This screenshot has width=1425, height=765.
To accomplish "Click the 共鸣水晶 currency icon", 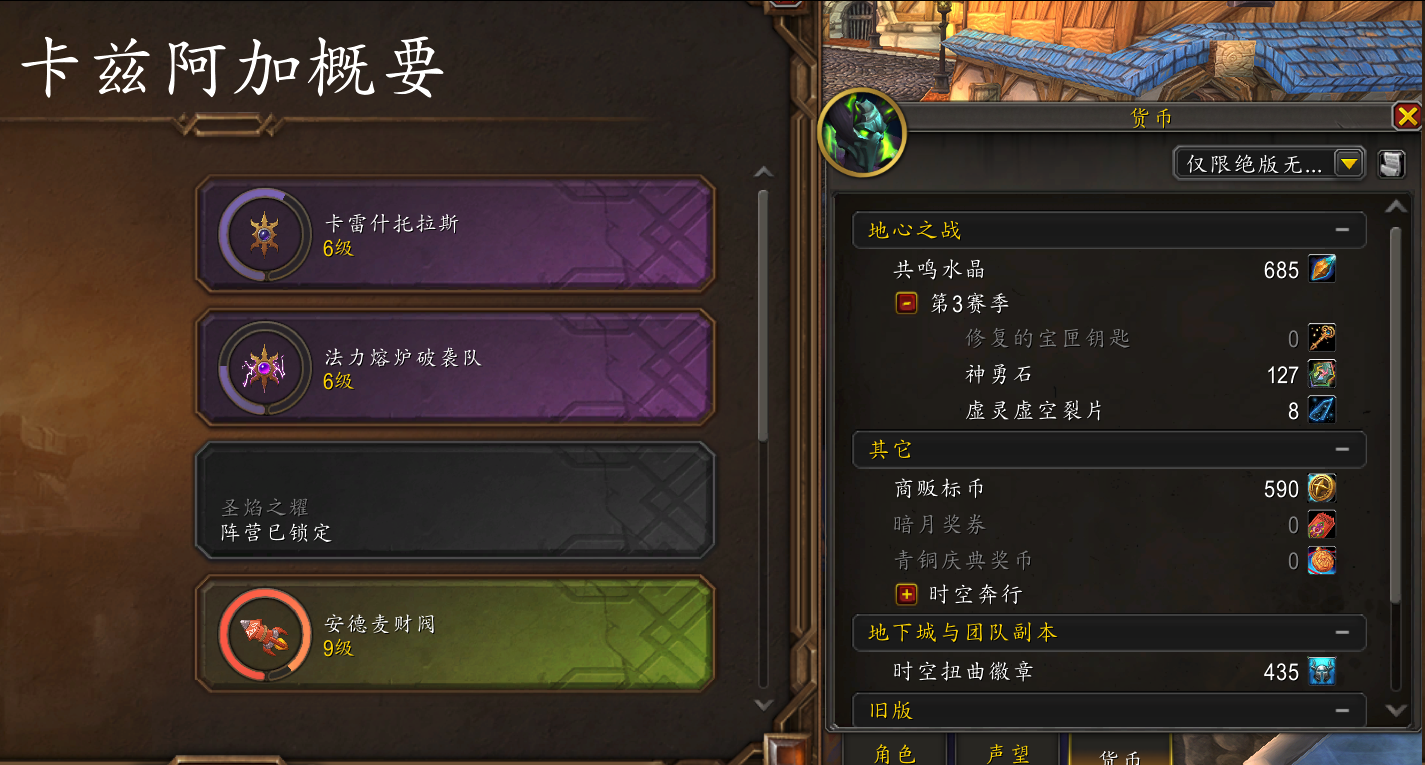I will [x=1322, y=268].
